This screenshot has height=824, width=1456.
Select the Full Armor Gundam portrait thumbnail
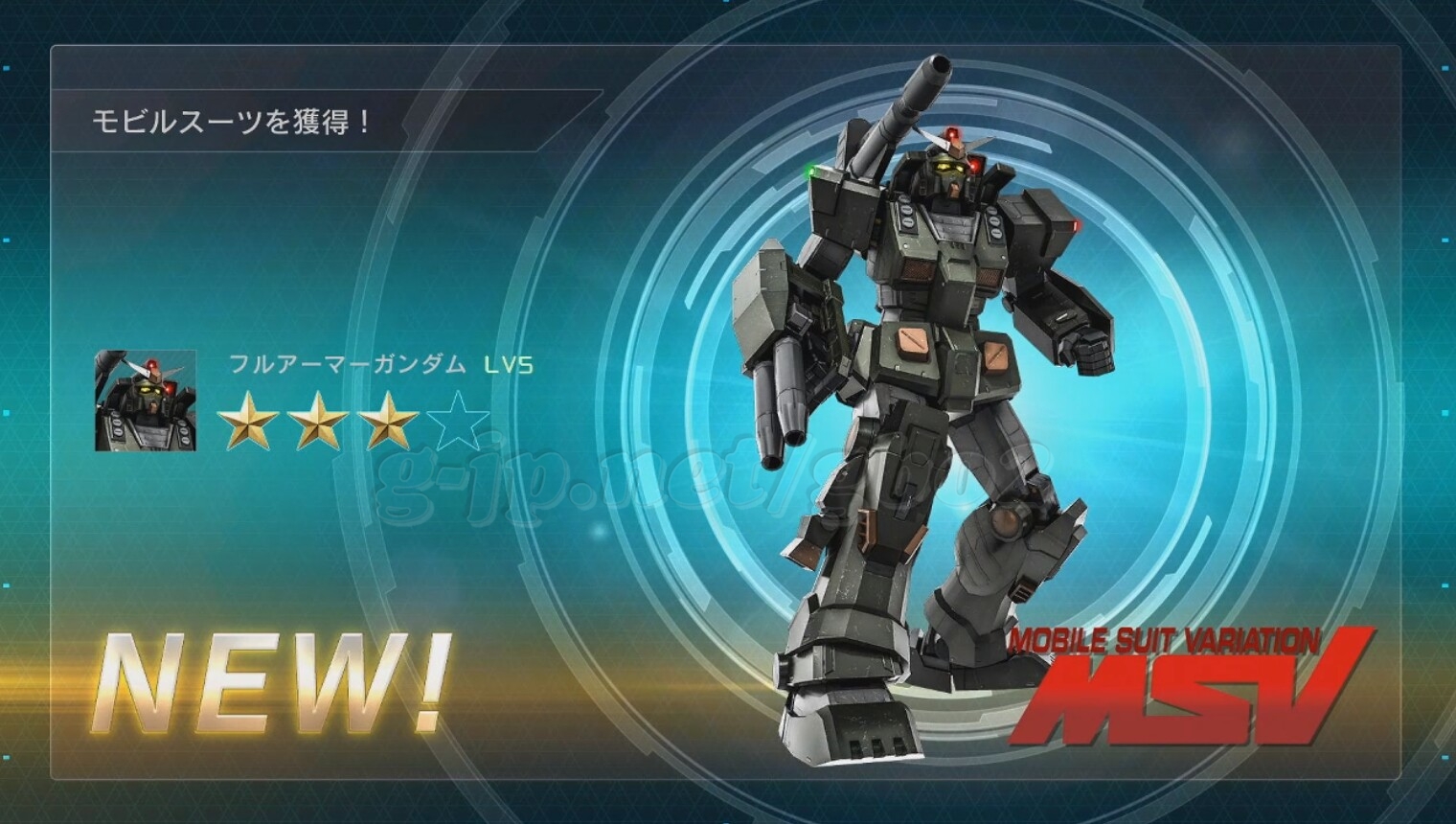(x=146, y=401)
